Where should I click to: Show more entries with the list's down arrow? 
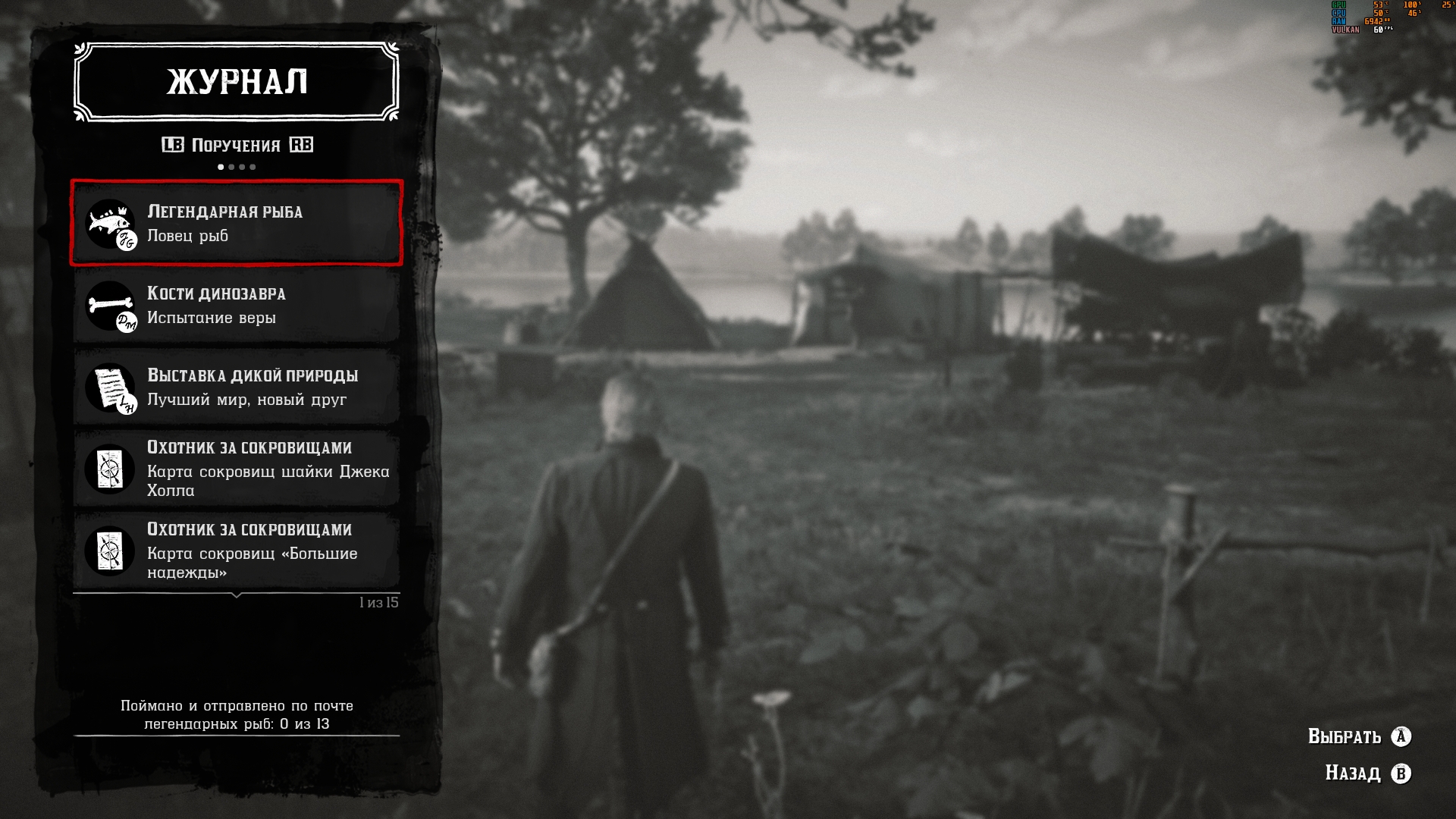237,595
